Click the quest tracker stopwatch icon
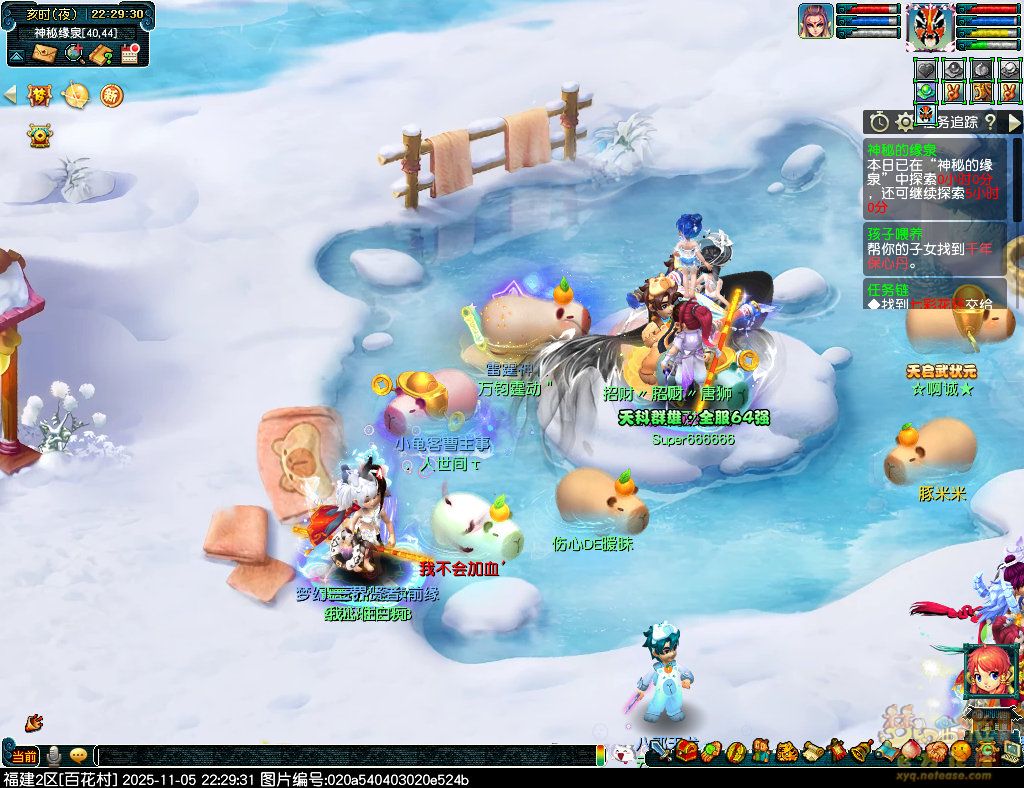1024x788 pixels. [879, 122]
